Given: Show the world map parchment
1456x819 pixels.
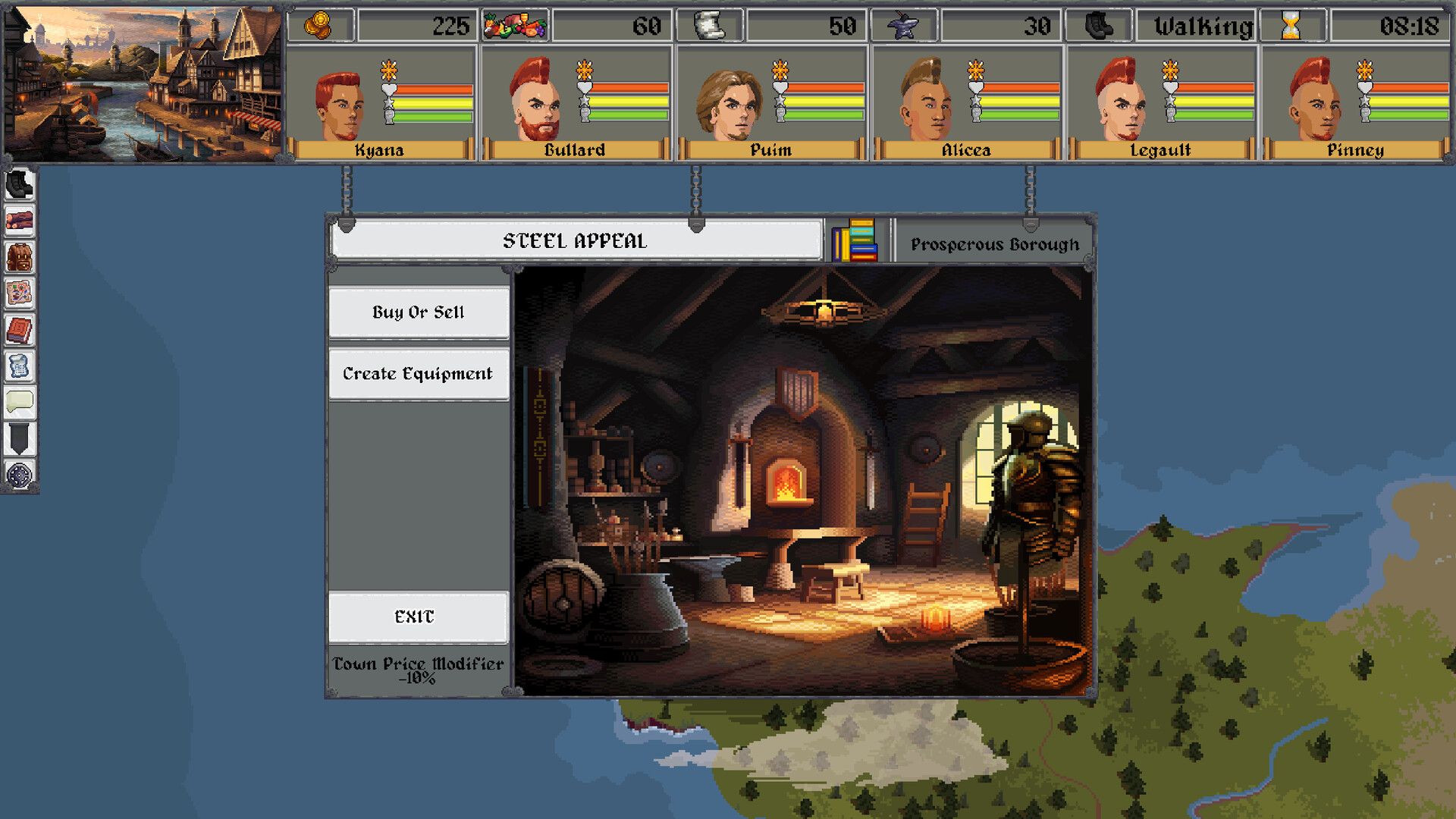Looking at the screenshot, I should tap(19, 293).
